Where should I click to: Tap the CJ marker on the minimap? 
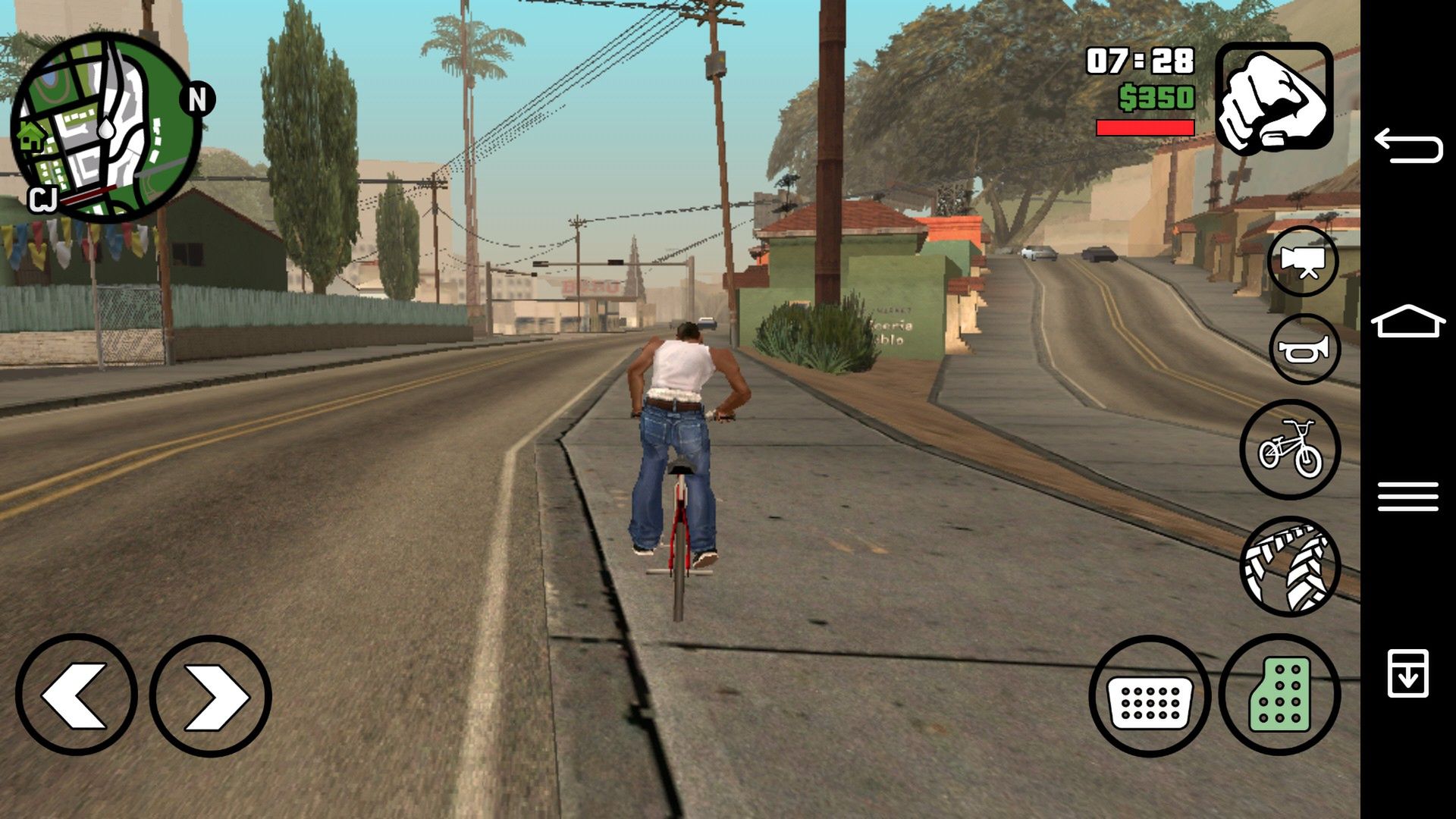pyautogui.click(x=44, y=201)
